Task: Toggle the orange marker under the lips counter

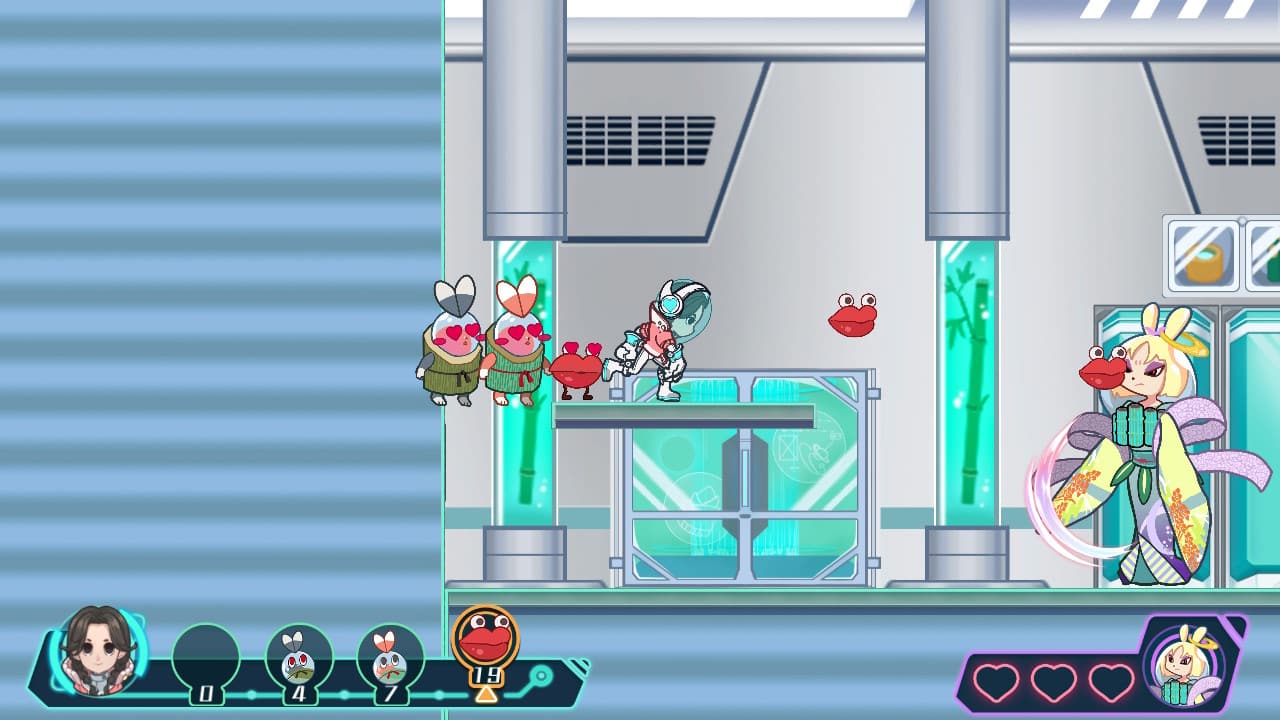Action: click(486, 694)
